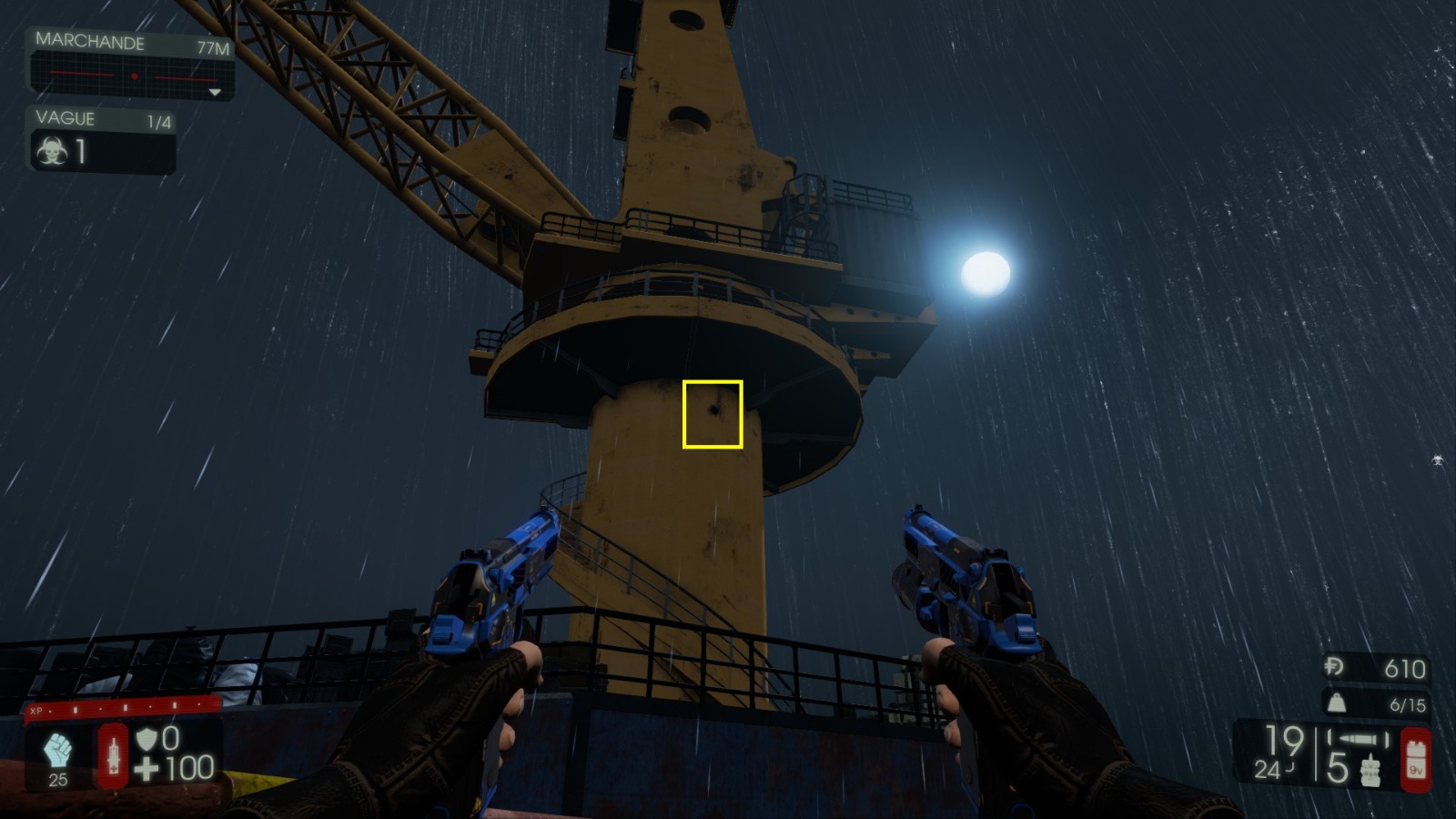Screen dimensions: 1456x819
Task: Click the Dosh currency symbol near 610
Action: [1333, 665]
